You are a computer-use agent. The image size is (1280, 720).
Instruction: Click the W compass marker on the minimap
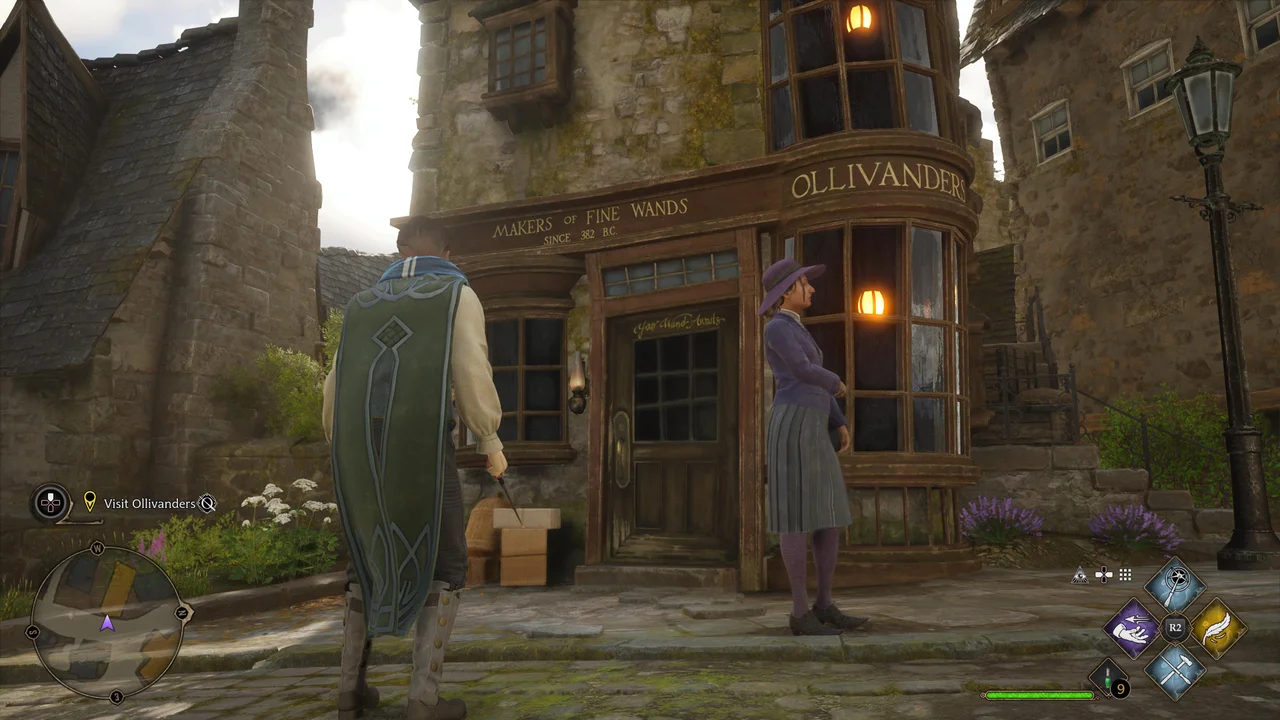(97, 548)
